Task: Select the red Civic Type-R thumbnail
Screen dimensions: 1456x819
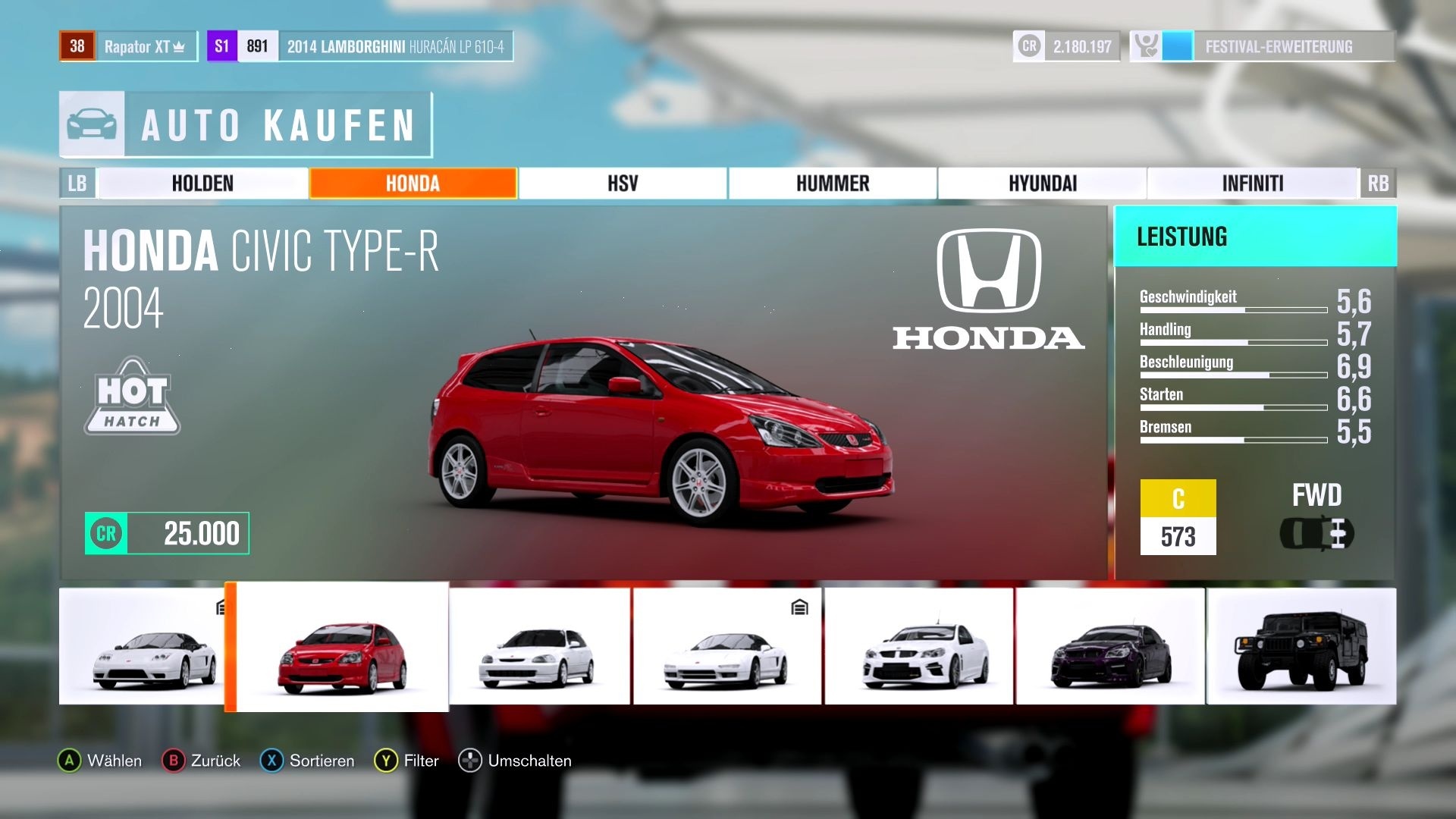Action: point(342,648)
